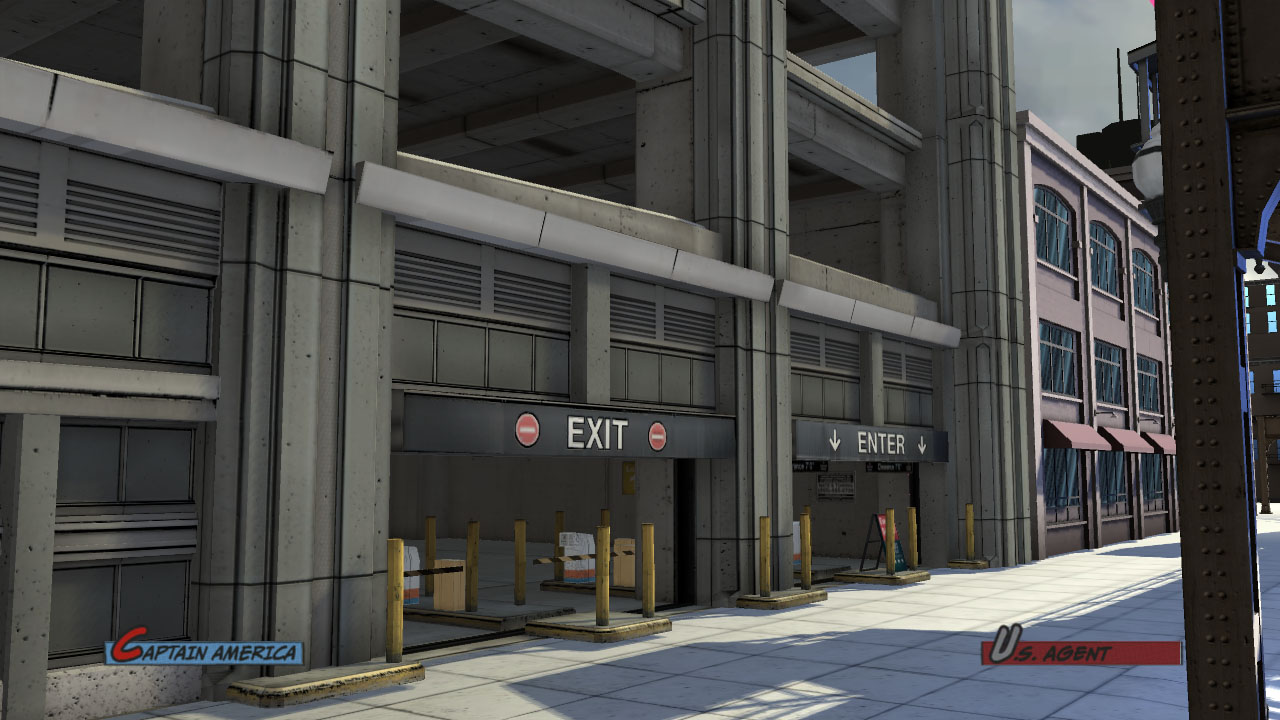Select the U.S. Agent name plate
The image size is (1280, 720).
(x=1080, y=652)
